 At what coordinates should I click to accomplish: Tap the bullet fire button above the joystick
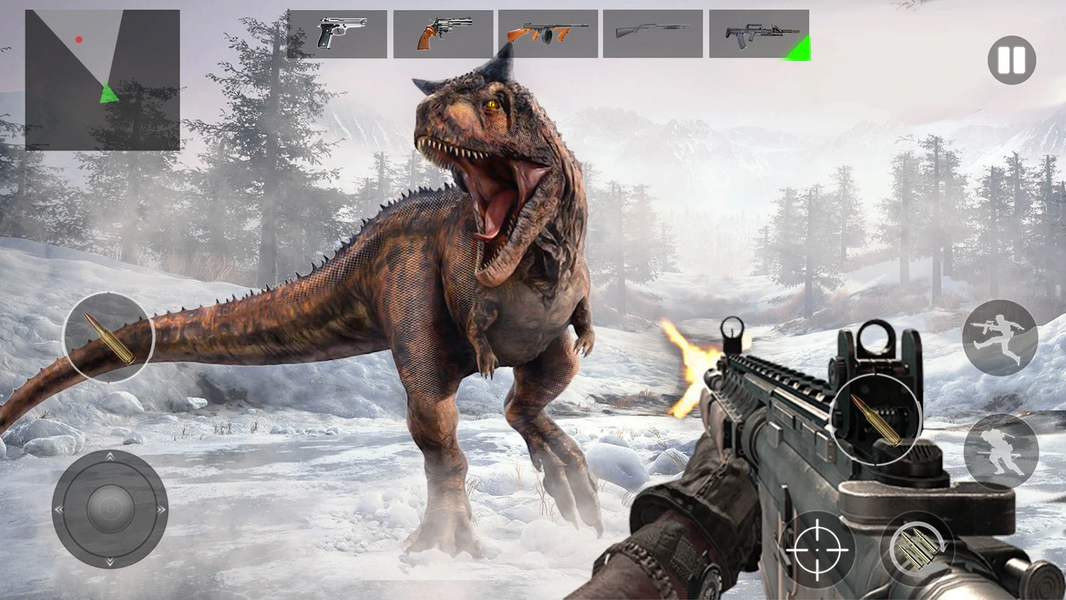click(x=108, y=338)
